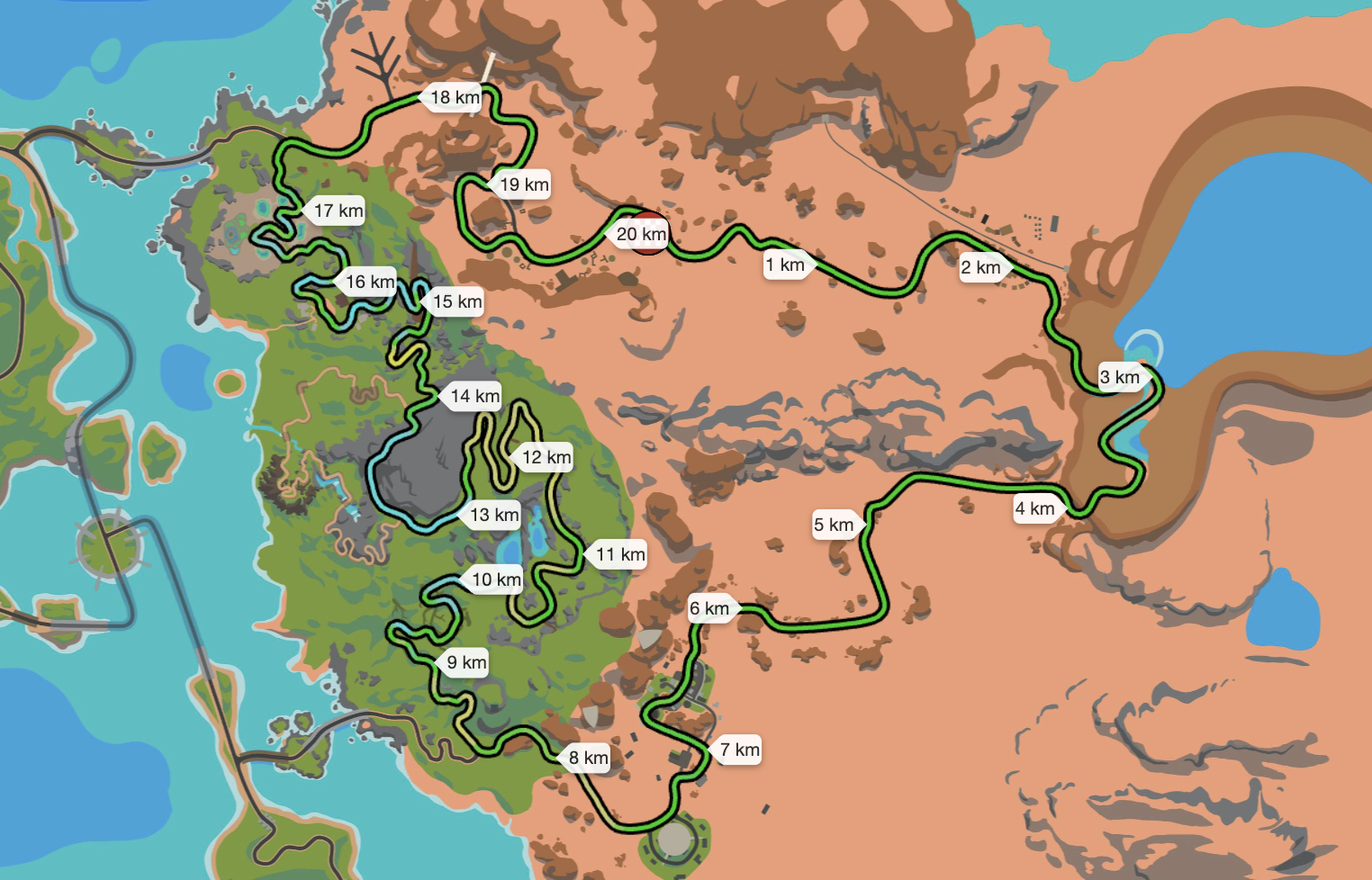1372x880 pixels.
Task: Pick the 18 km map marker
Action: pyautogui.click(x=455, y=97)
